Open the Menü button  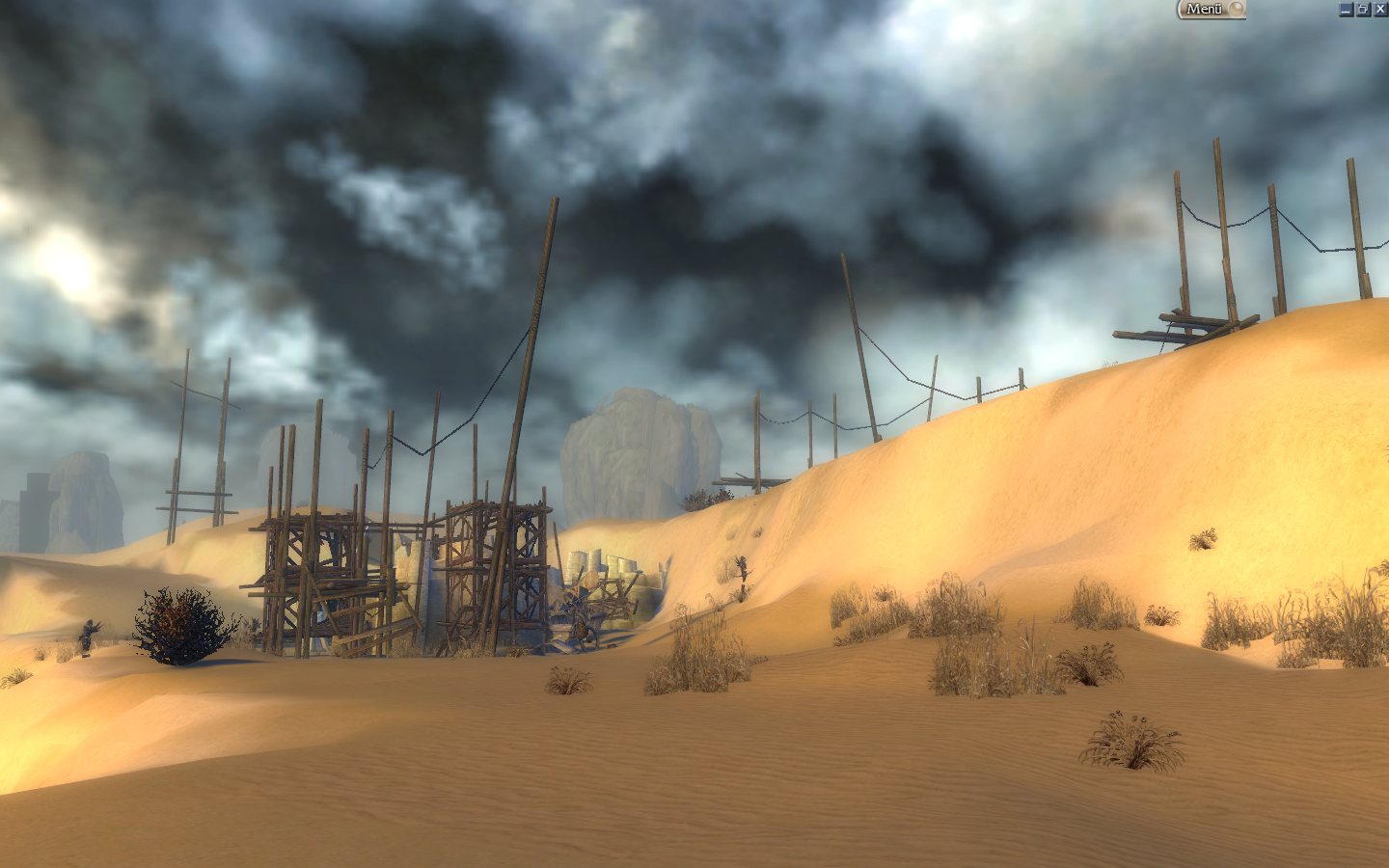(1210, 10)
